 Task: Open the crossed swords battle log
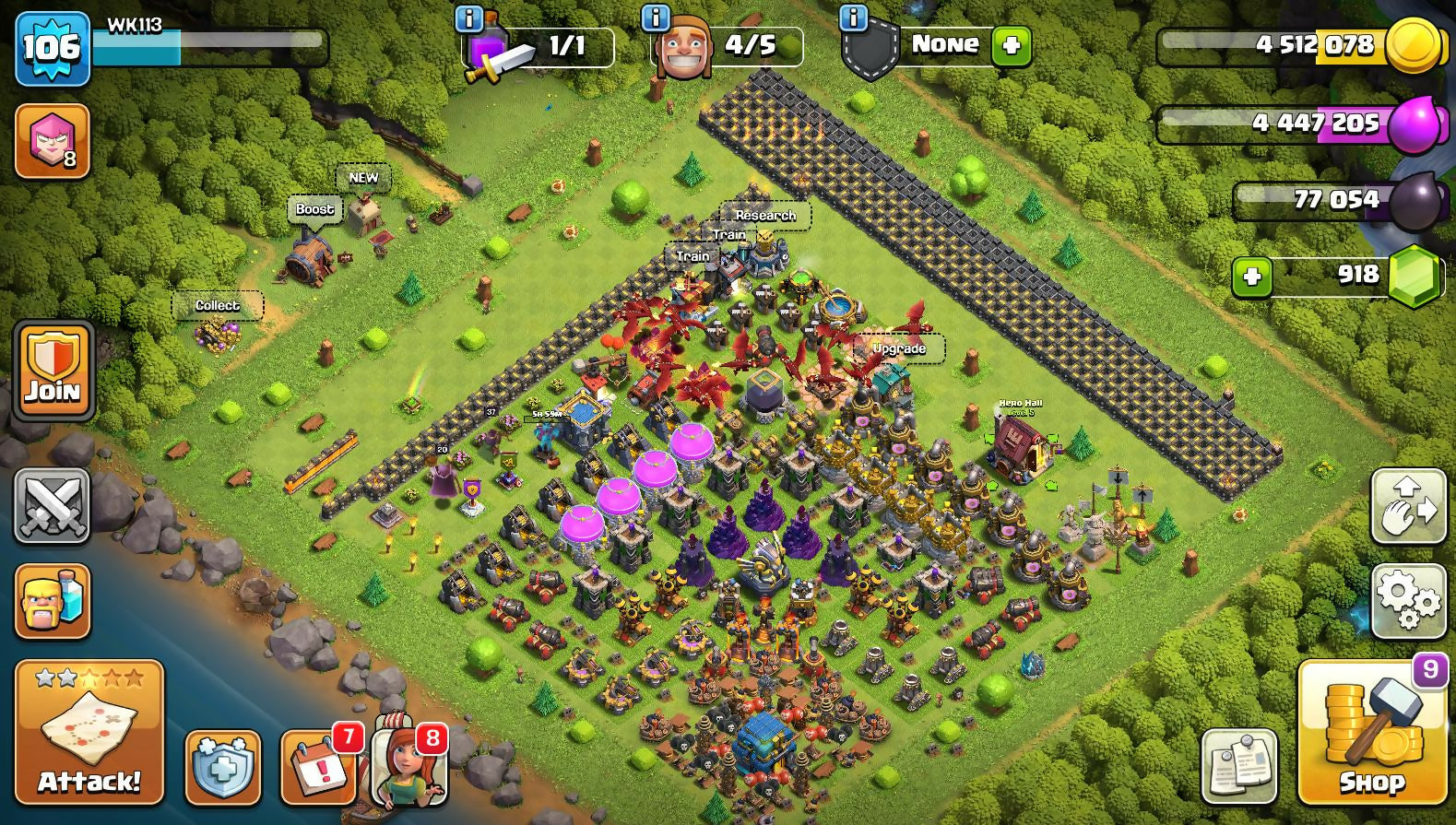53,505
